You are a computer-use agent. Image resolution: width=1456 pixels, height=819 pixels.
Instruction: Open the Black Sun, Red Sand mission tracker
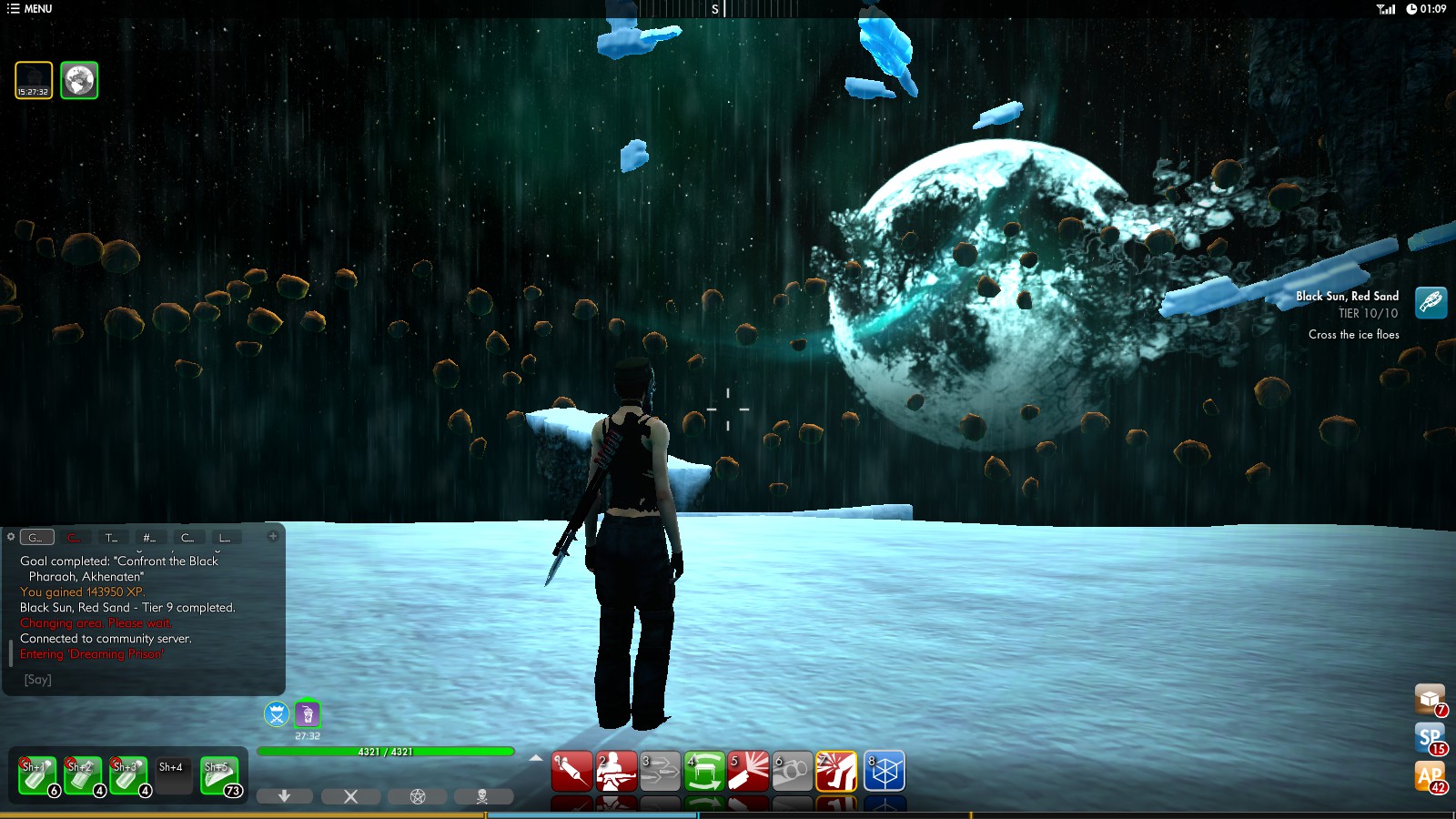[x=1431, y=302]
